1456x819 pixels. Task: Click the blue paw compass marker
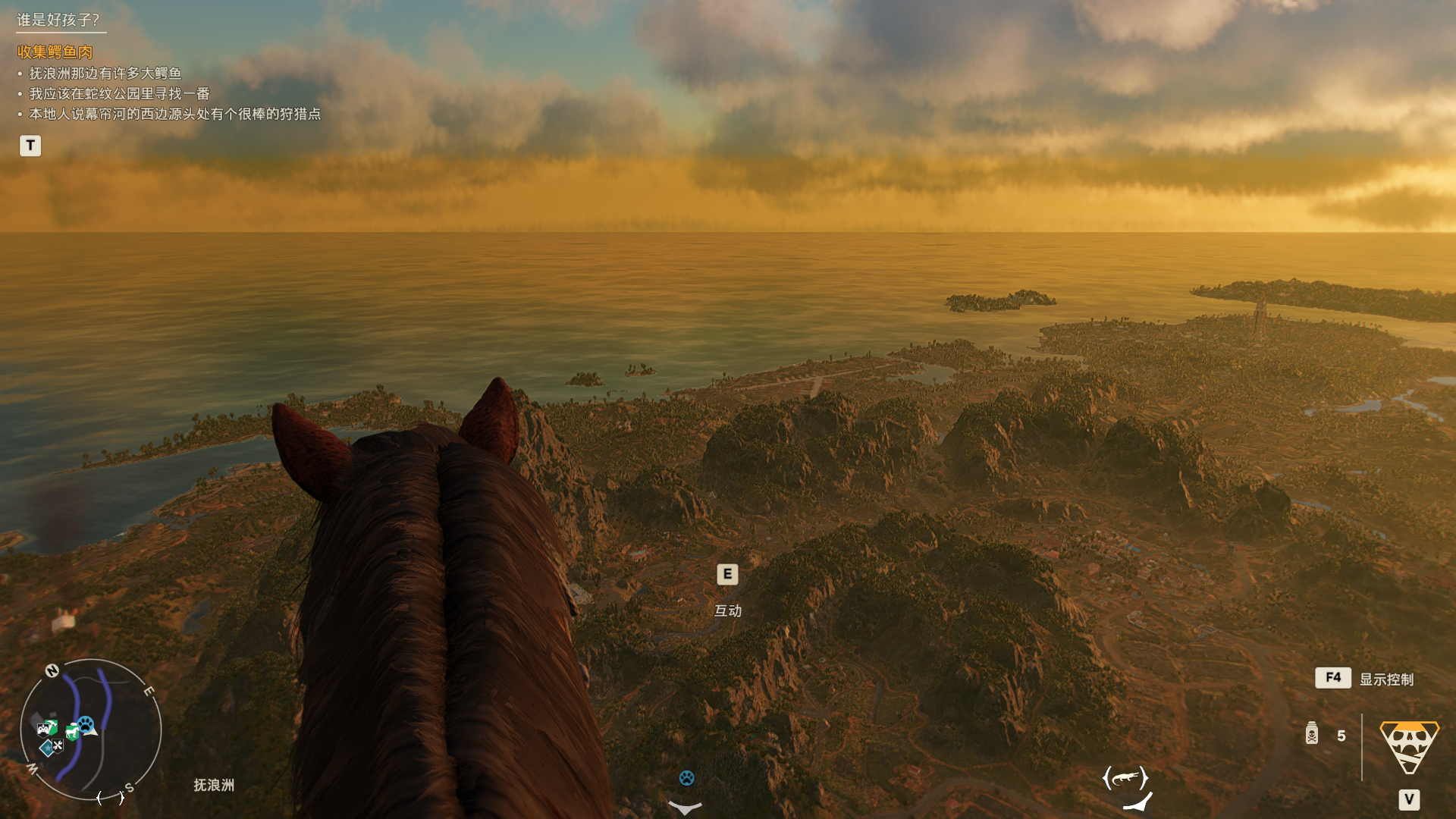click(686, 778)
